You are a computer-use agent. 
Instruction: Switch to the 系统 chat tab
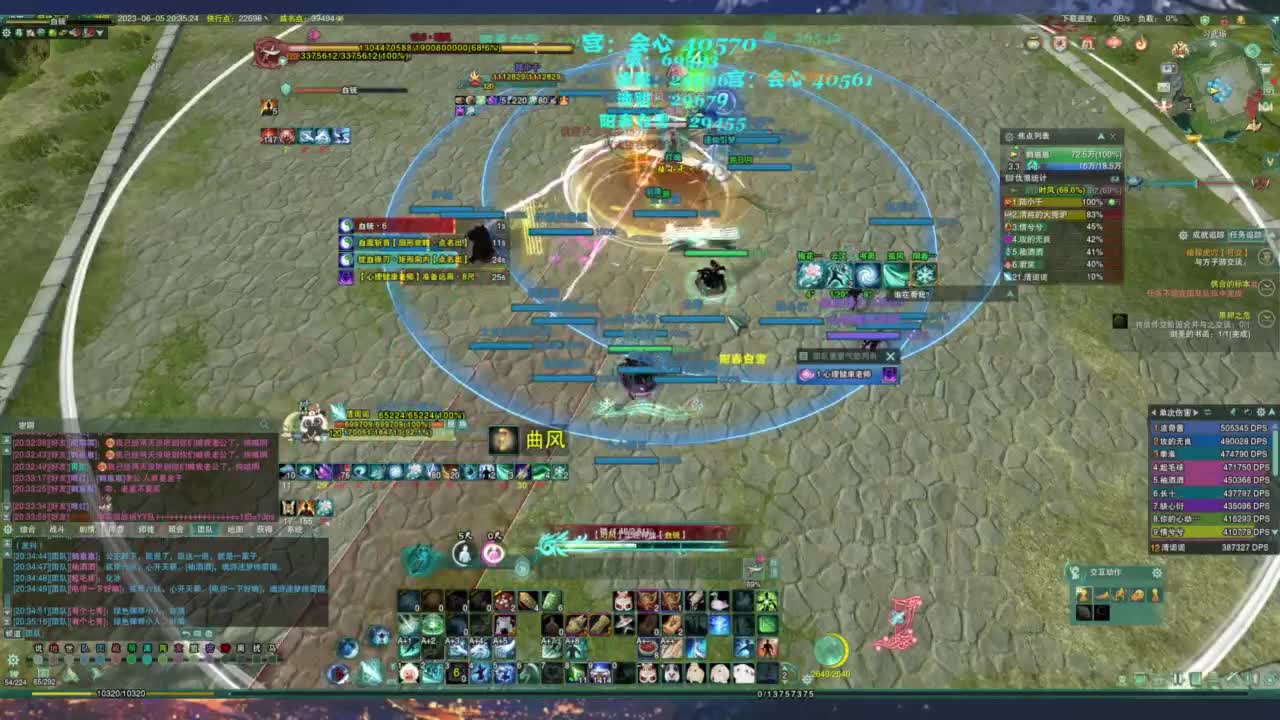pyautogui.click(x=296, y=529)
